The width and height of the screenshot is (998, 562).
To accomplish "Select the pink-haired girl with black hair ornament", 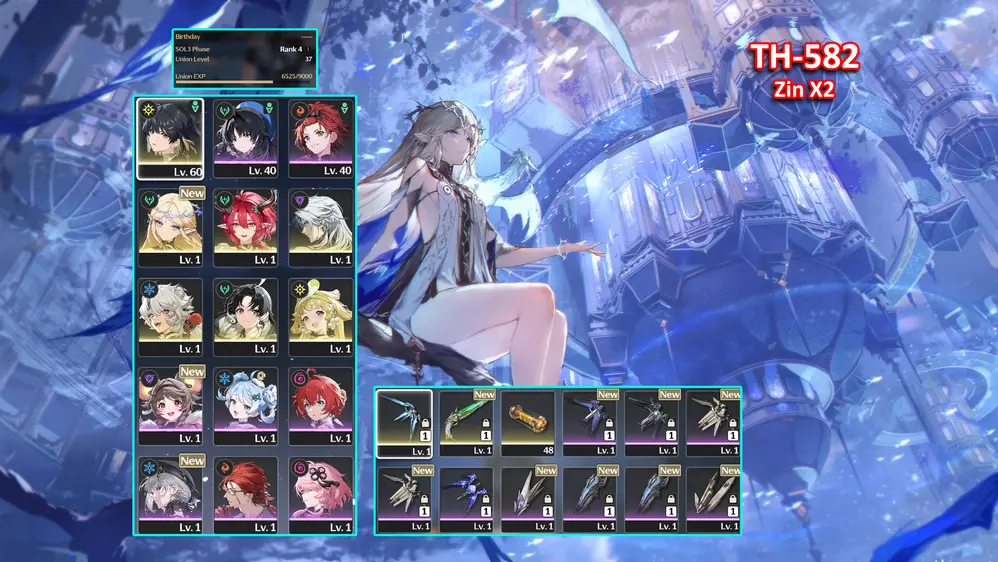I will point(320,494).
